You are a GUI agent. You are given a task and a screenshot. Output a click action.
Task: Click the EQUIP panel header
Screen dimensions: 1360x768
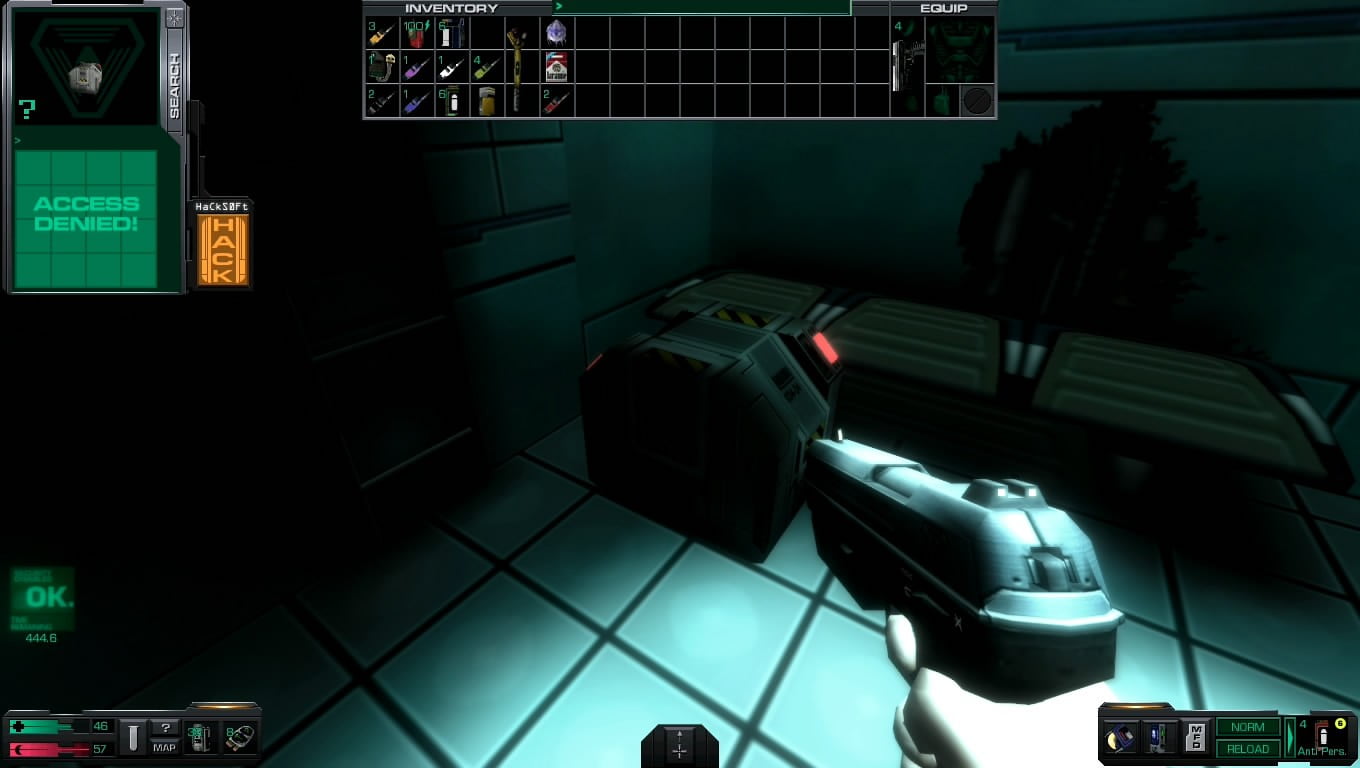[943, 7]
